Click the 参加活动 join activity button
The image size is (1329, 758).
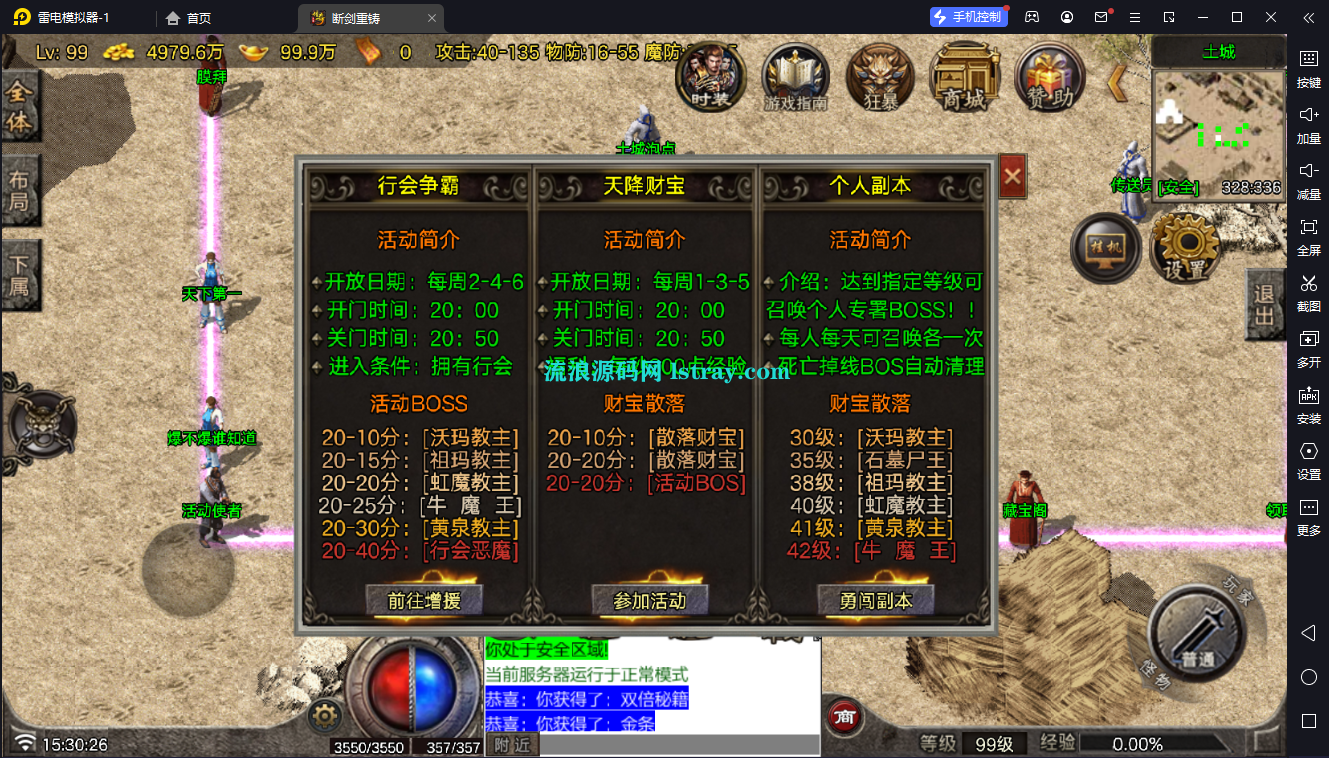650,601
